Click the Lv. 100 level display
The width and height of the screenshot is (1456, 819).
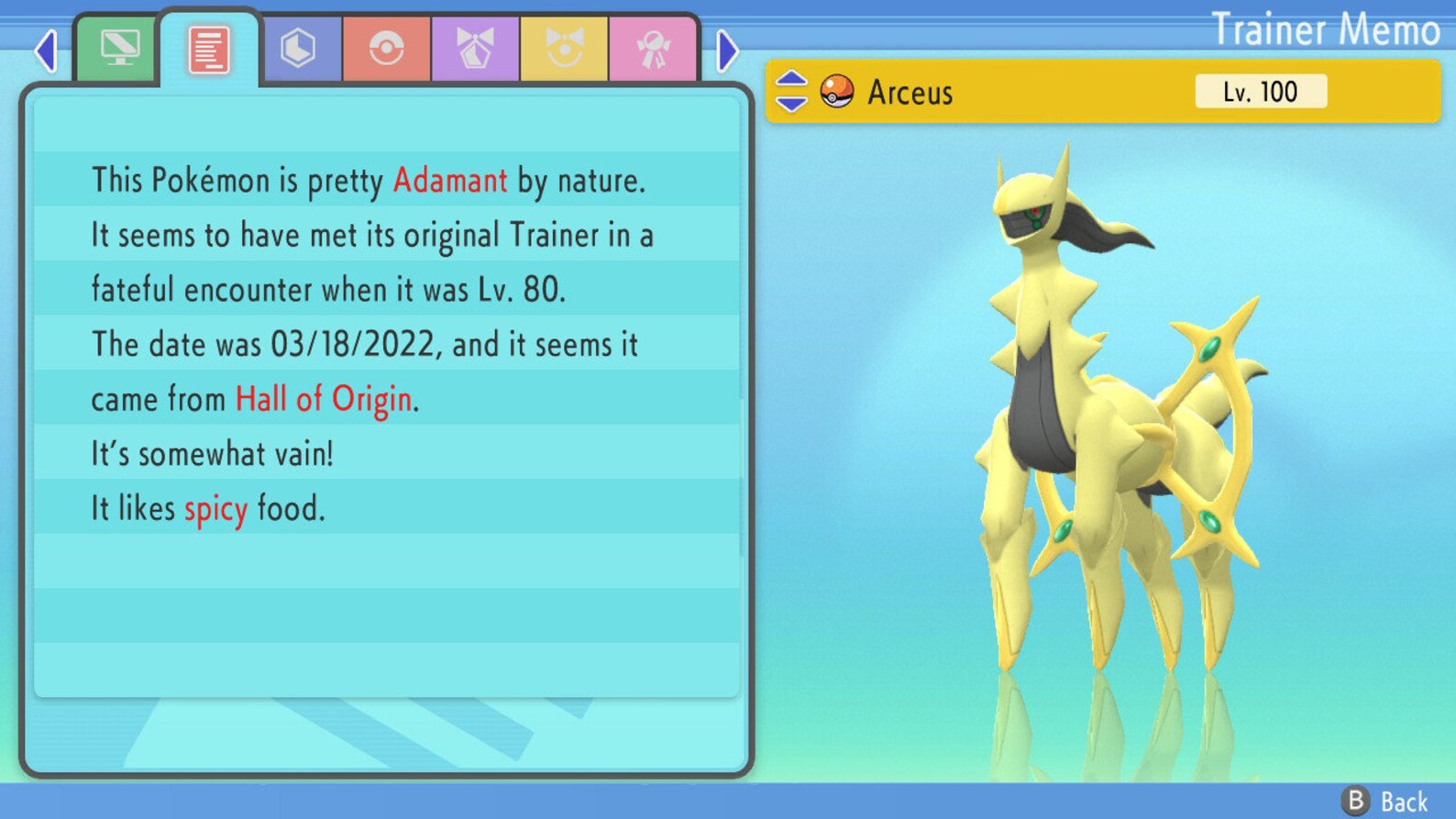point(1260,91)
